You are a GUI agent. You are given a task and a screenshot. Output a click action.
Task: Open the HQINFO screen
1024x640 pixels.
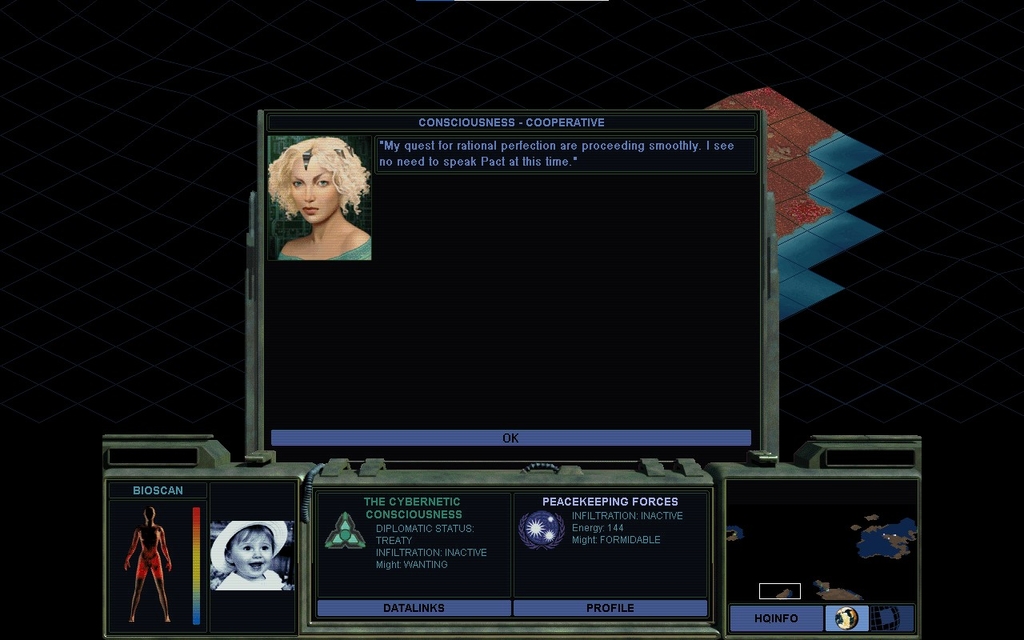pos(776,618)
